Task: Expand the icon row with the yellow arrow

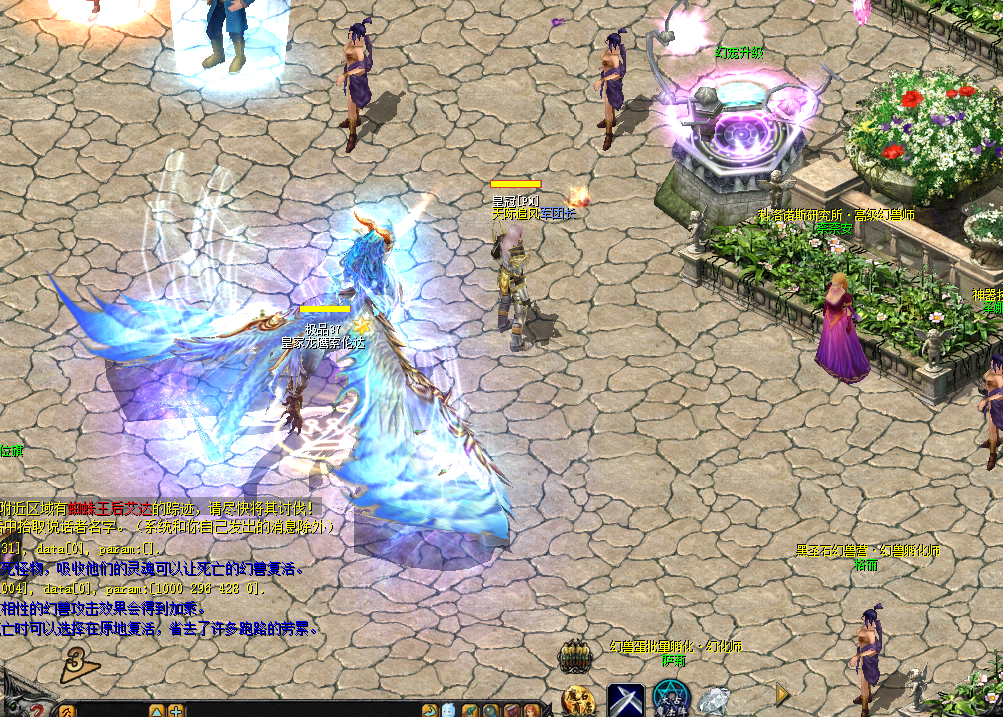Action: 782,693
